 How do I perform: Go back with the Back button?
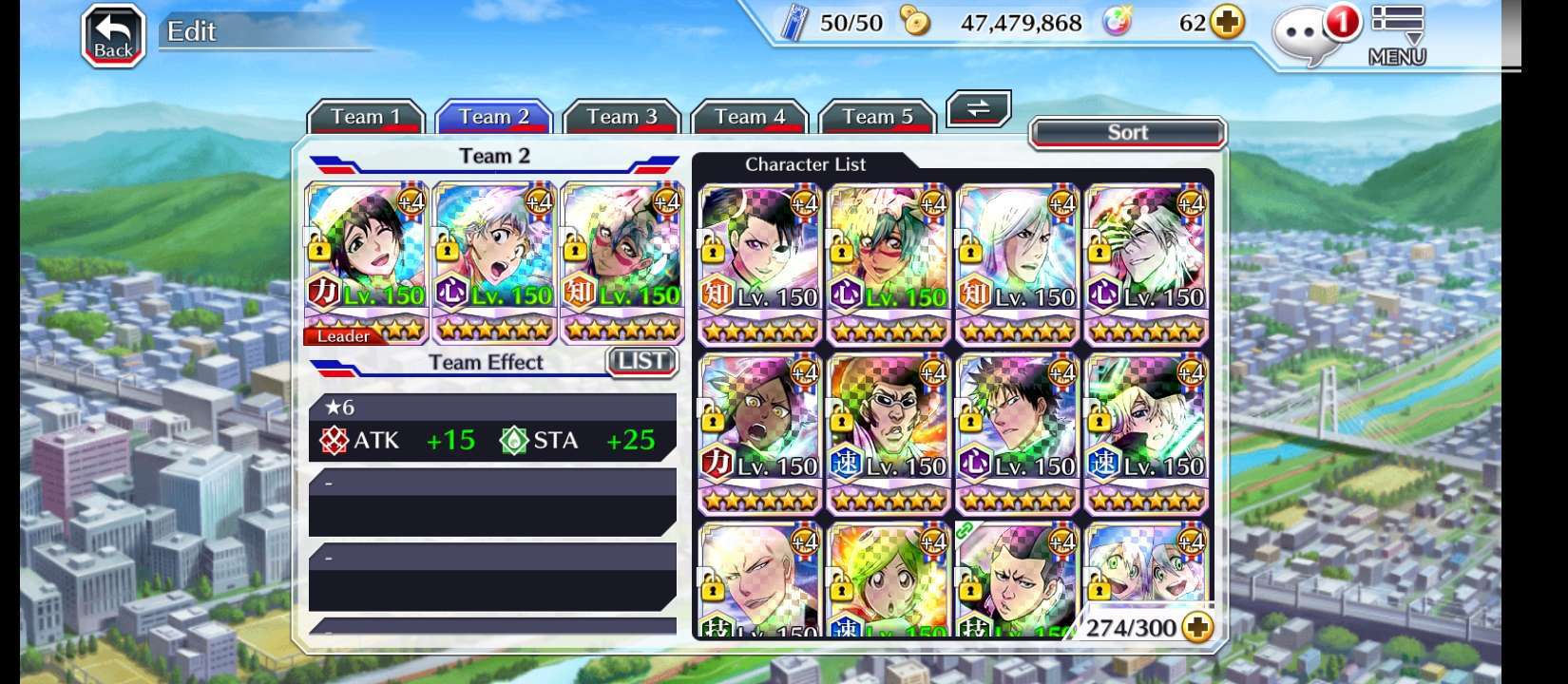click(x=113, y=37)
